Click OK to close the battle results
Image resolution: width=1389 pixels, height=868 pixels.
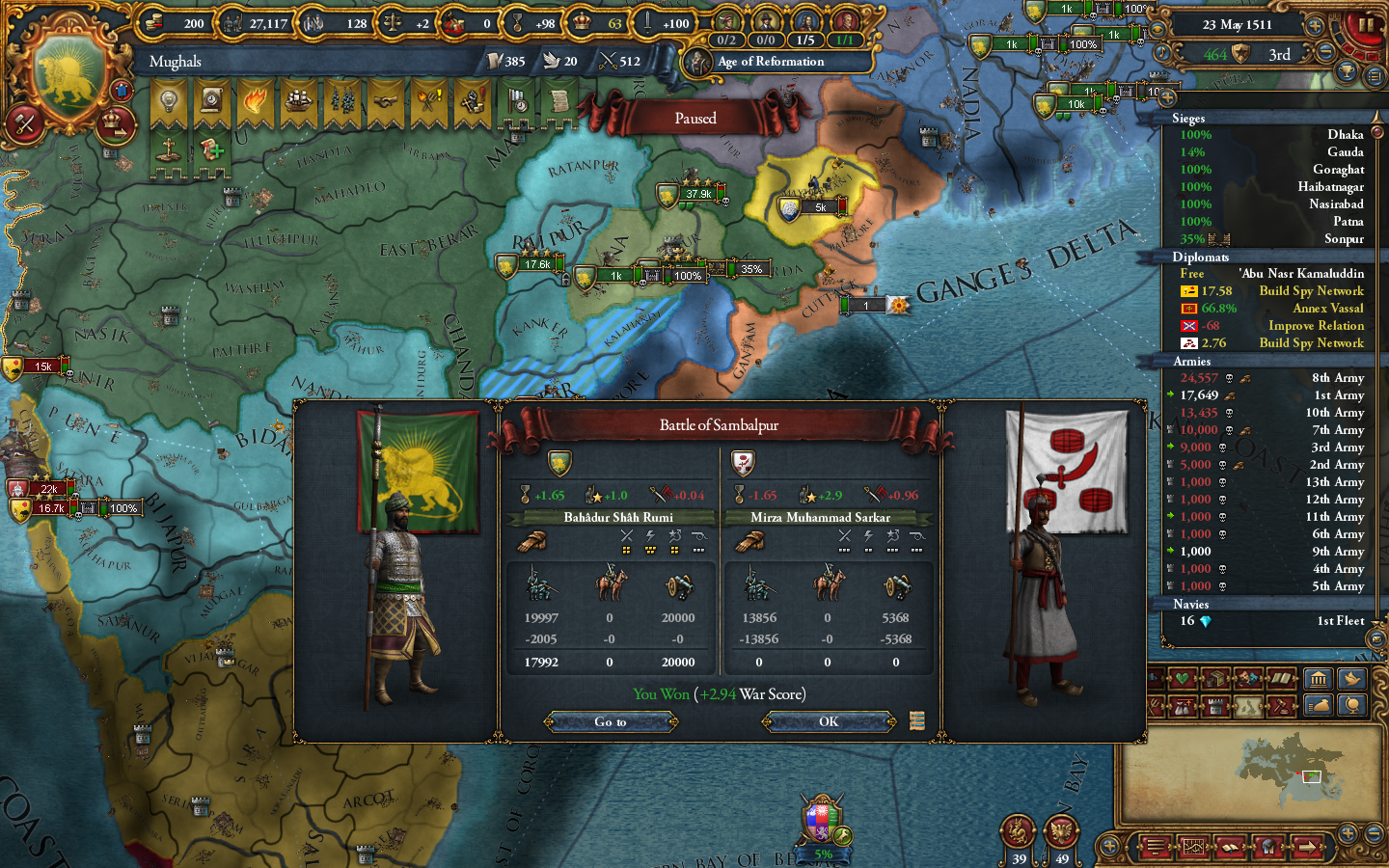(x=828, y=721)
